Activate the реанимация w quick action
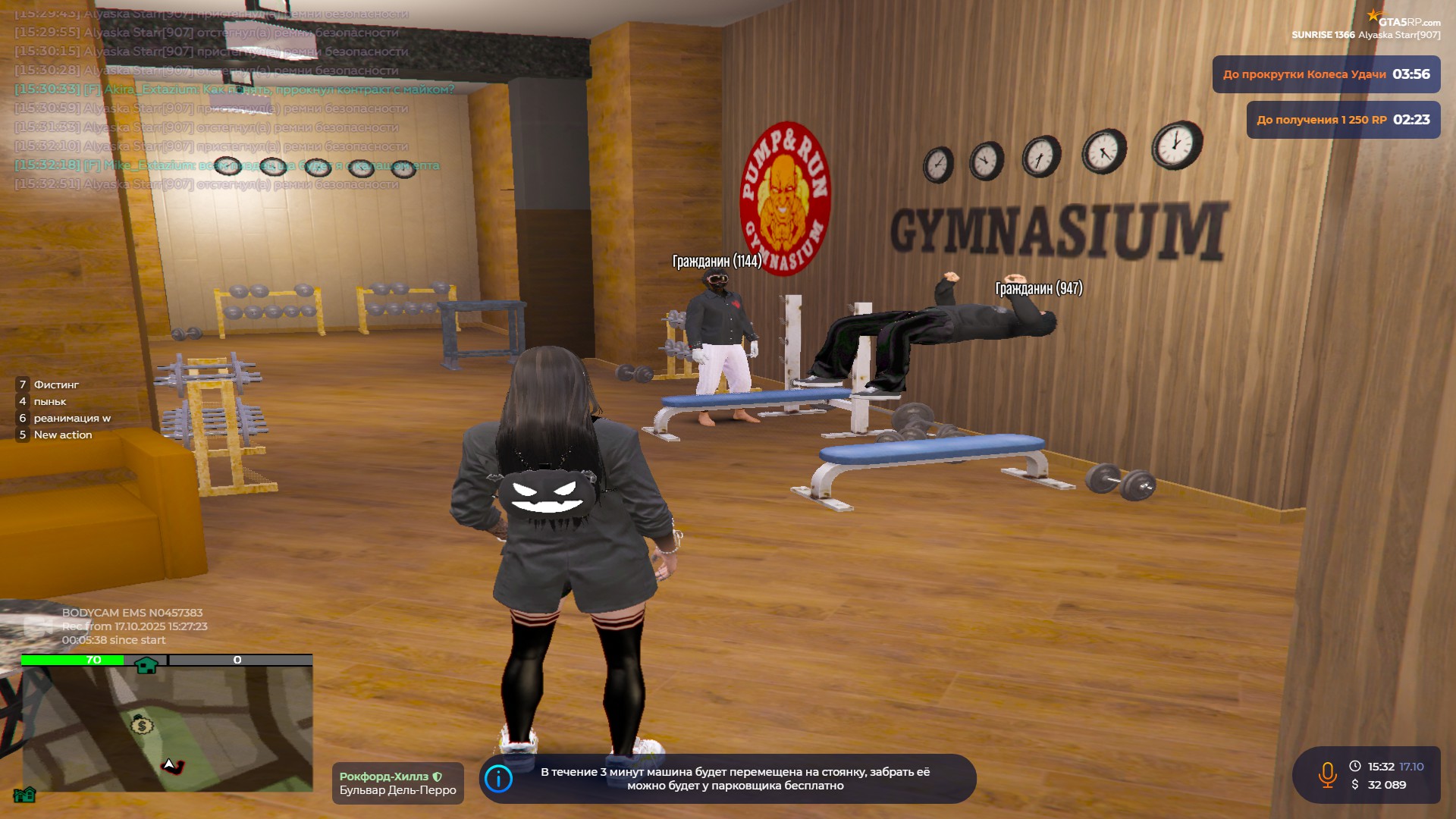The height and width of the screenshot is (819, 1456). (72, 418)
